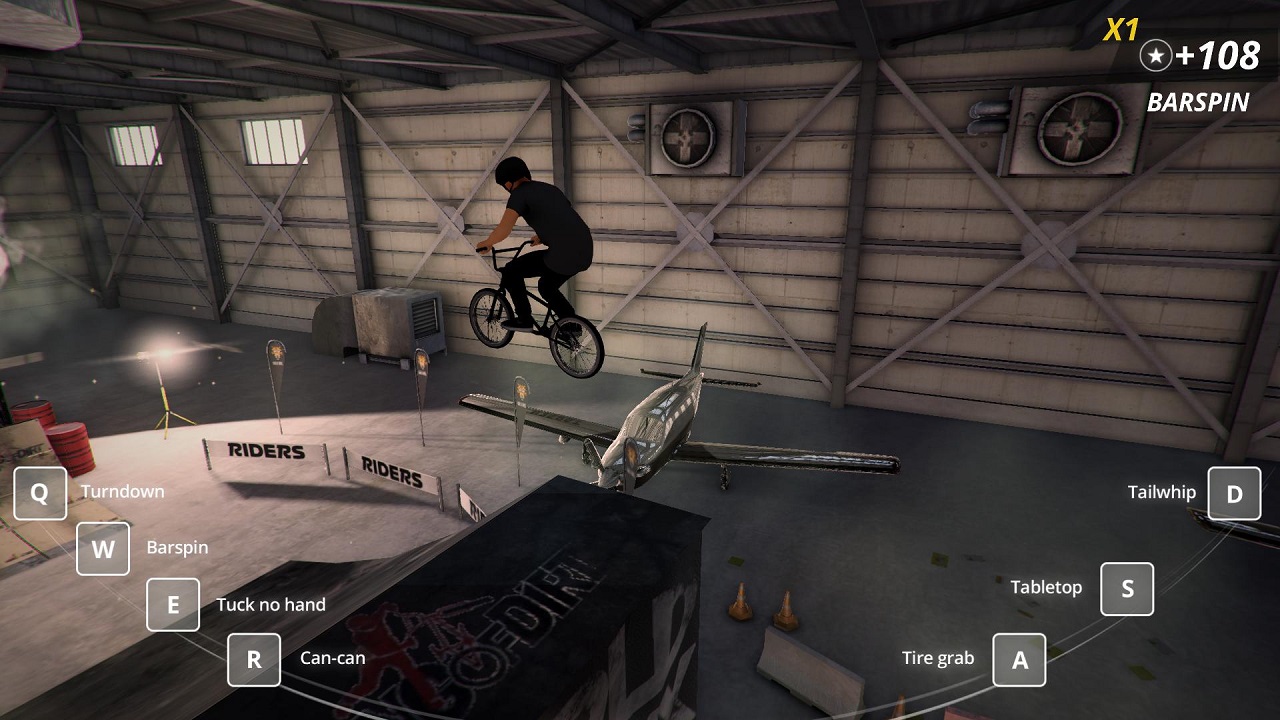Trigger the Turndown trick button
Viewport: 1280px width, 720px height.
pyautogui.click(x=40, y=493)
